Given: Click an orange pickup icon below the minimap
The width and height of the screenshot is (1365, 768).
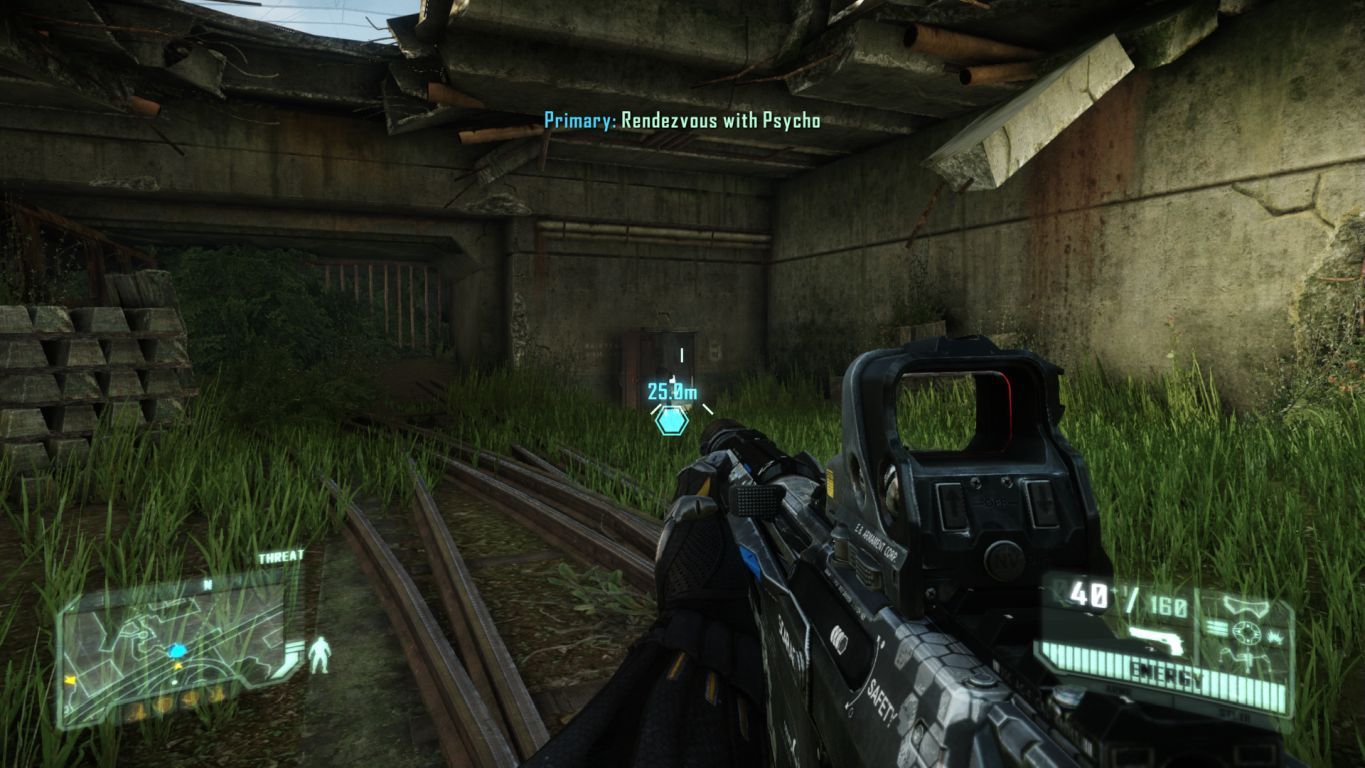Looking at the screenshot, I should (x=163, y=703).
